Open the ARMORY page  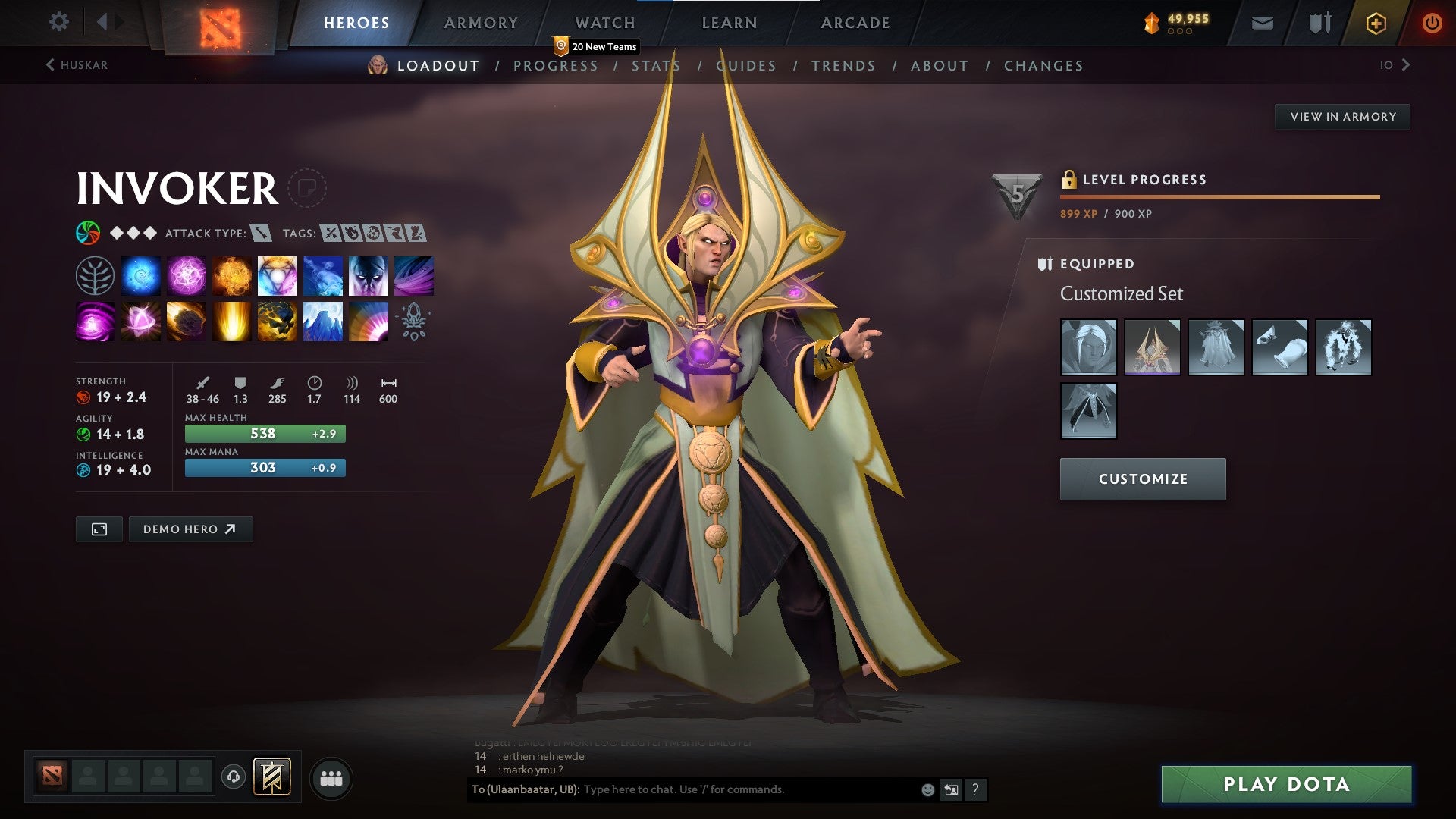tap(482, 23)
